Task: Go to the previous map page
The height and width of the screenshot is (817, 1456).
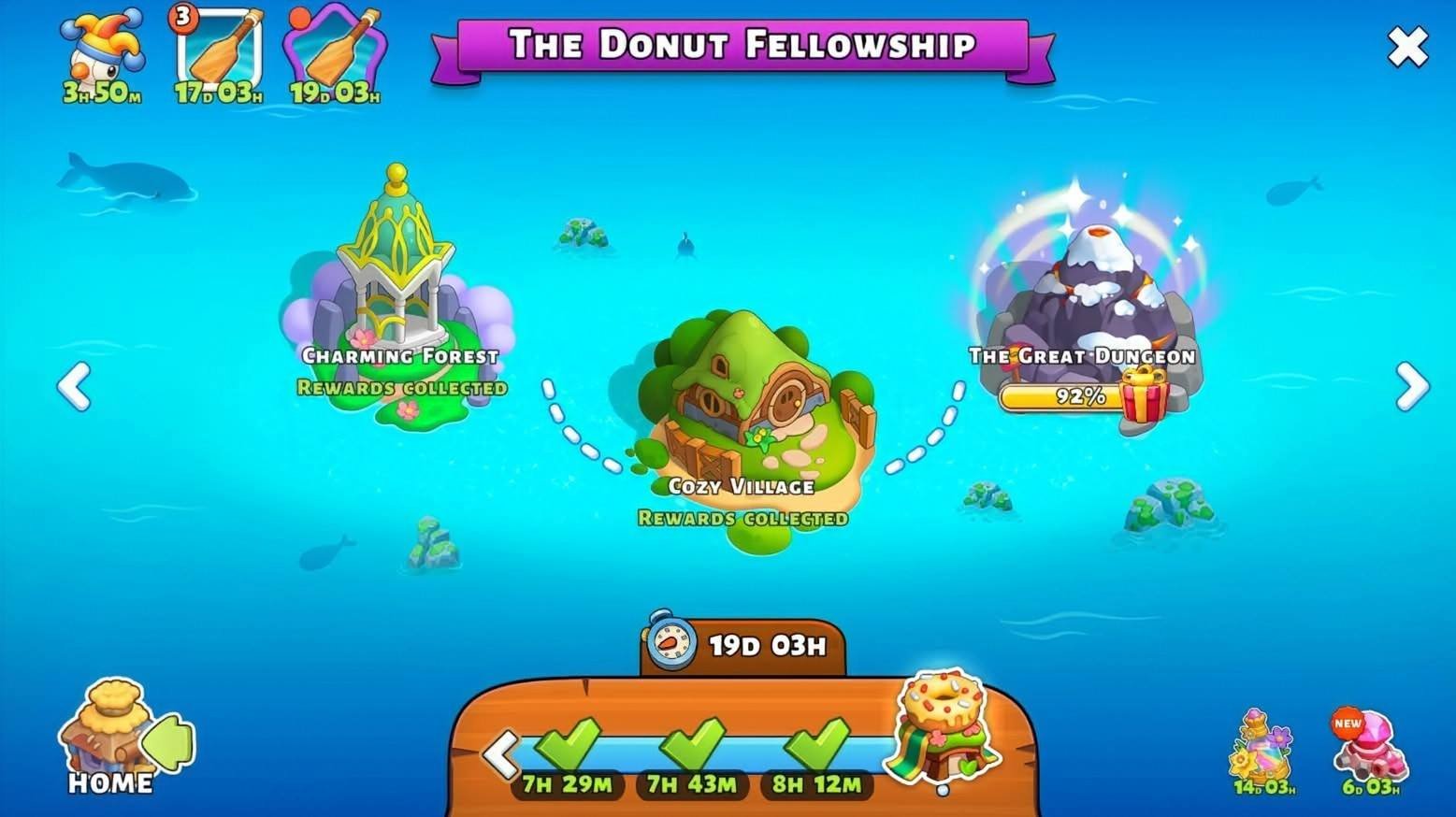Action: (74, 386)
